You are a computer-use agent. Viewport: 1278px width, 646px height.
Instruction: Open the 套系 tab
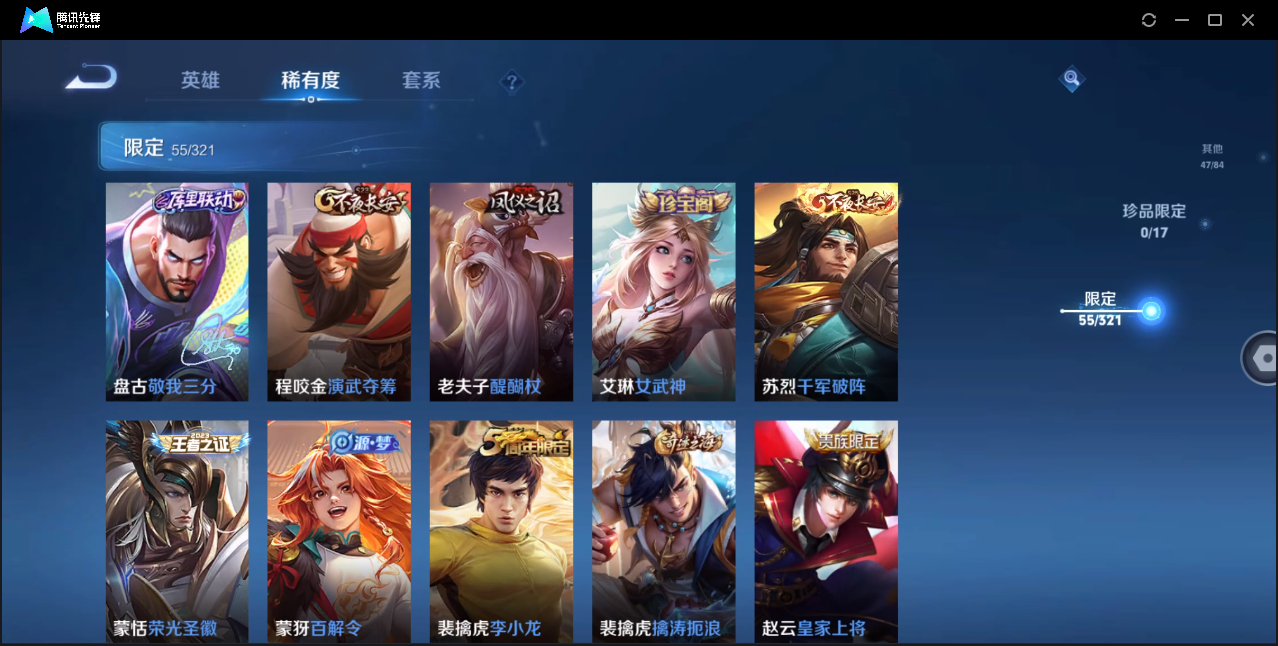point(421,80)
